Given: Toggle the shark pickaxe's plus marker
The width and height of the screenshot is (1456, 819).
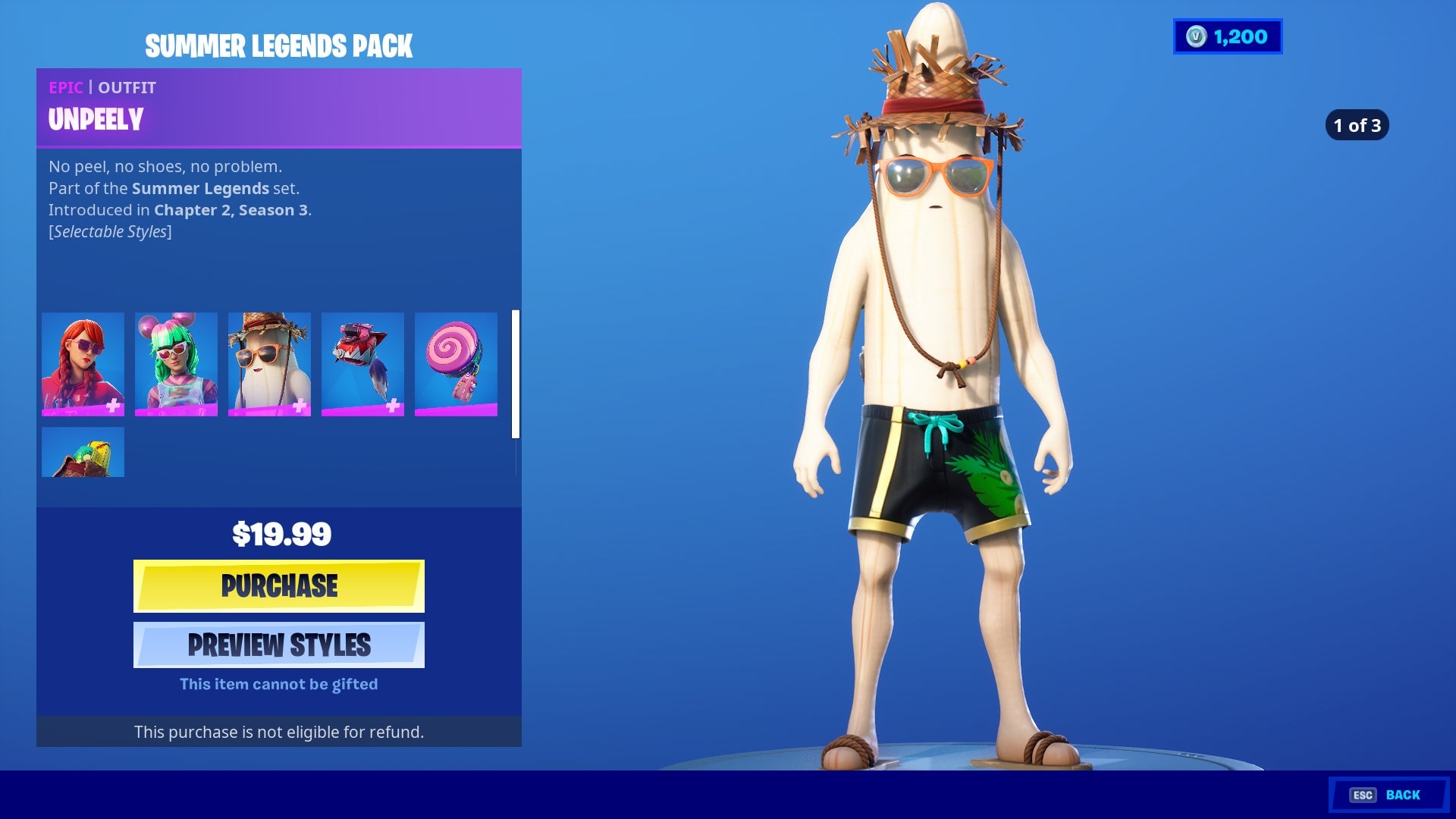Looking at the screenshot, I should click(391, 408).
